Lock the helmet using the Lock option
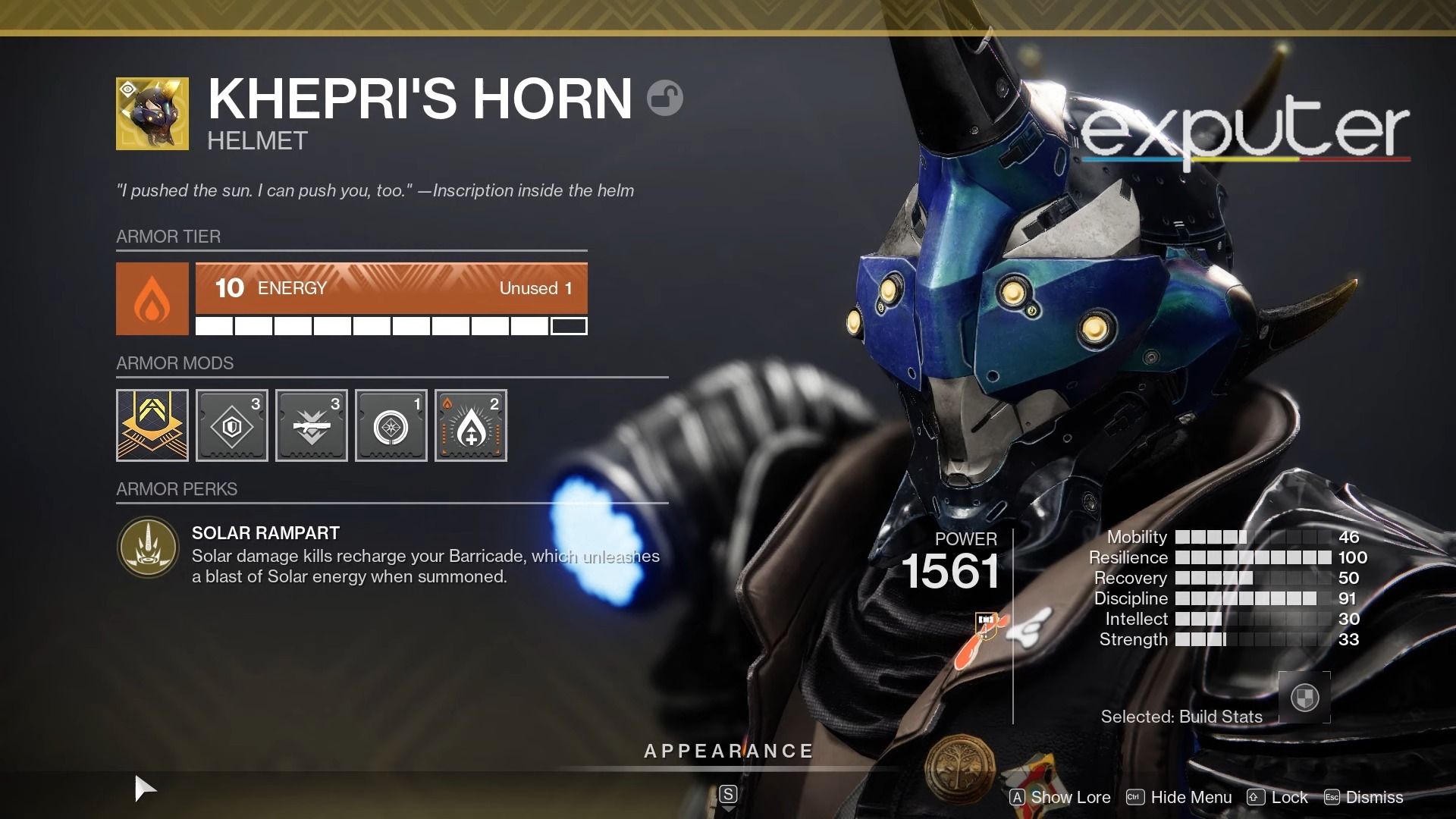 1289,797
